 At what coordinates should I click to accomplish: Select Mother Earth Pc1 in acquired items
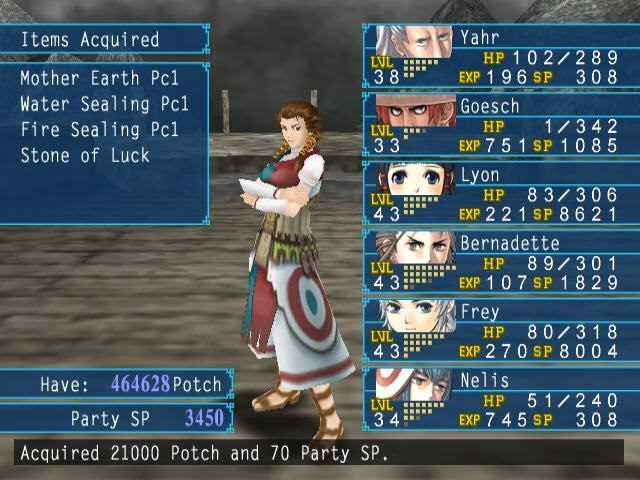99,78
